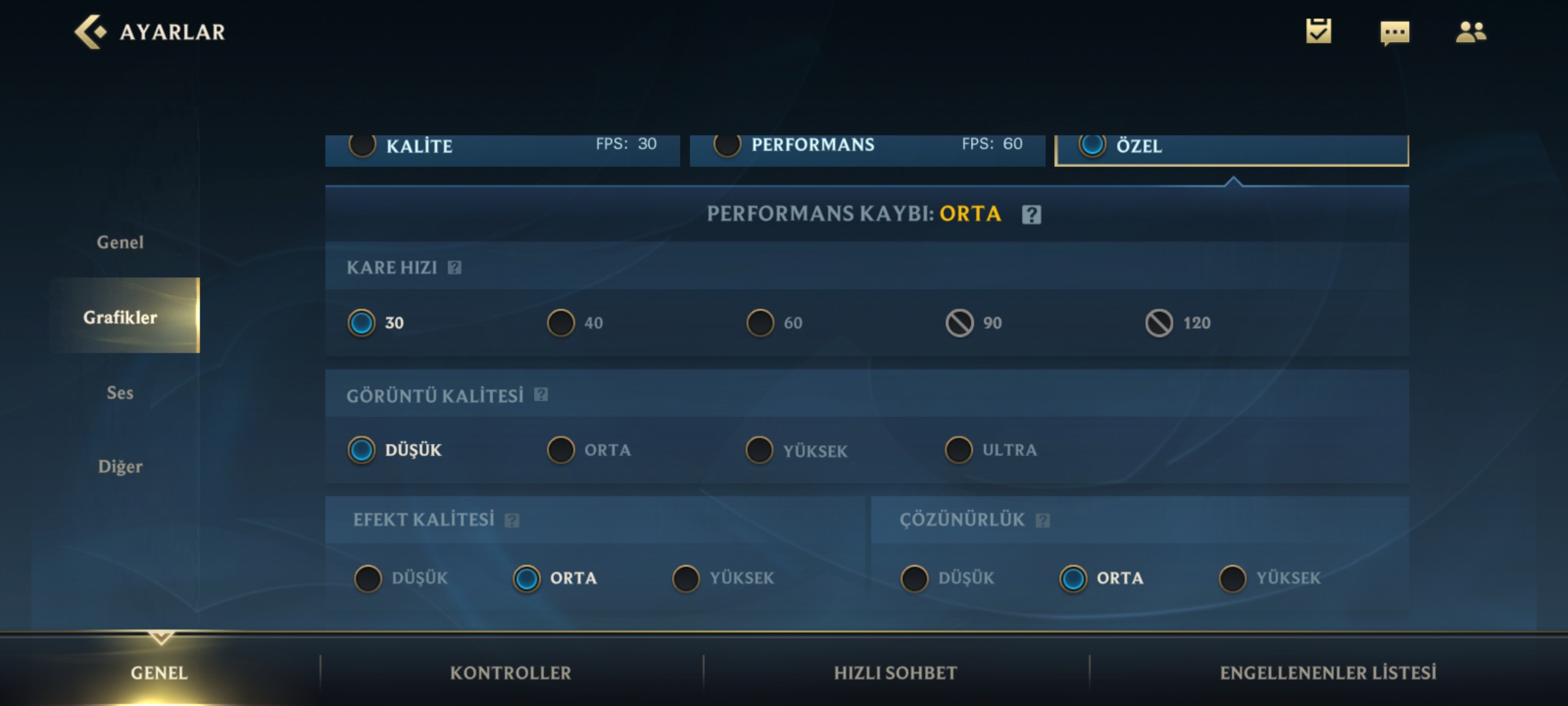Screen dimensions: 1568x706
Task: Set Kare Hızı to 60
Action: point(760,323)
